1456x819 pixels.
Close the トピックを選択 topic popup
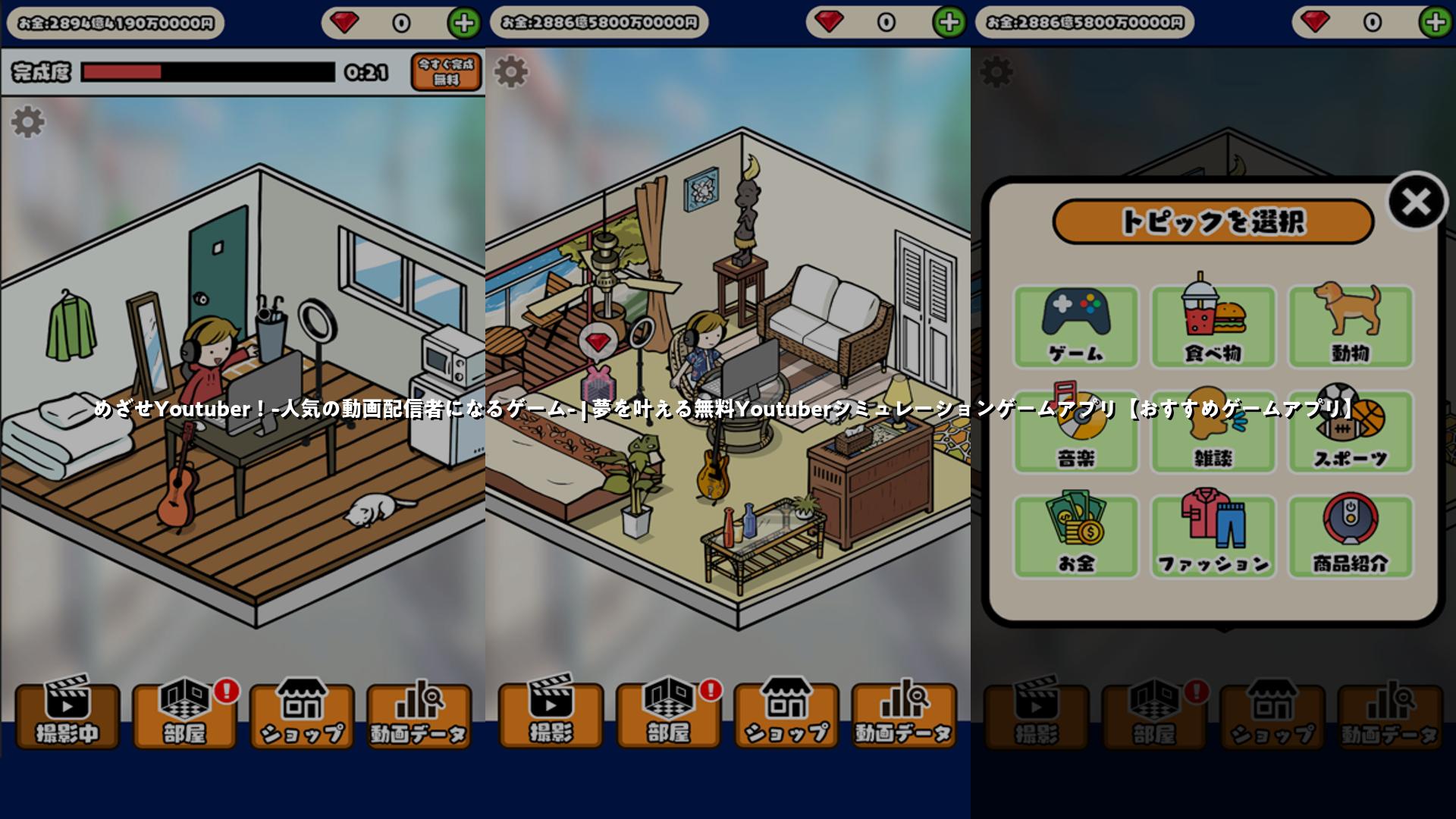point(1416,202)
